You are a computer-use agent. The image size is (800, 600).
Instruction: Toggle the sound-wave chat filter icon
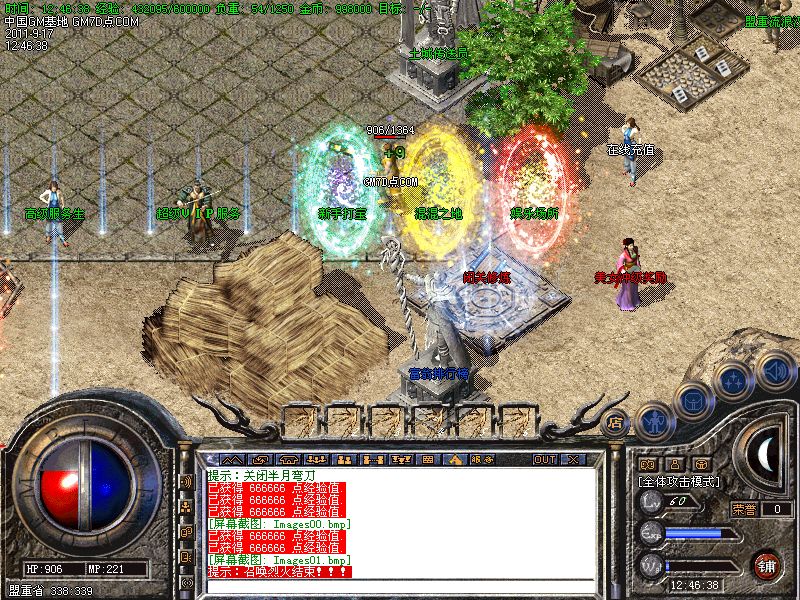click(186, 480)
